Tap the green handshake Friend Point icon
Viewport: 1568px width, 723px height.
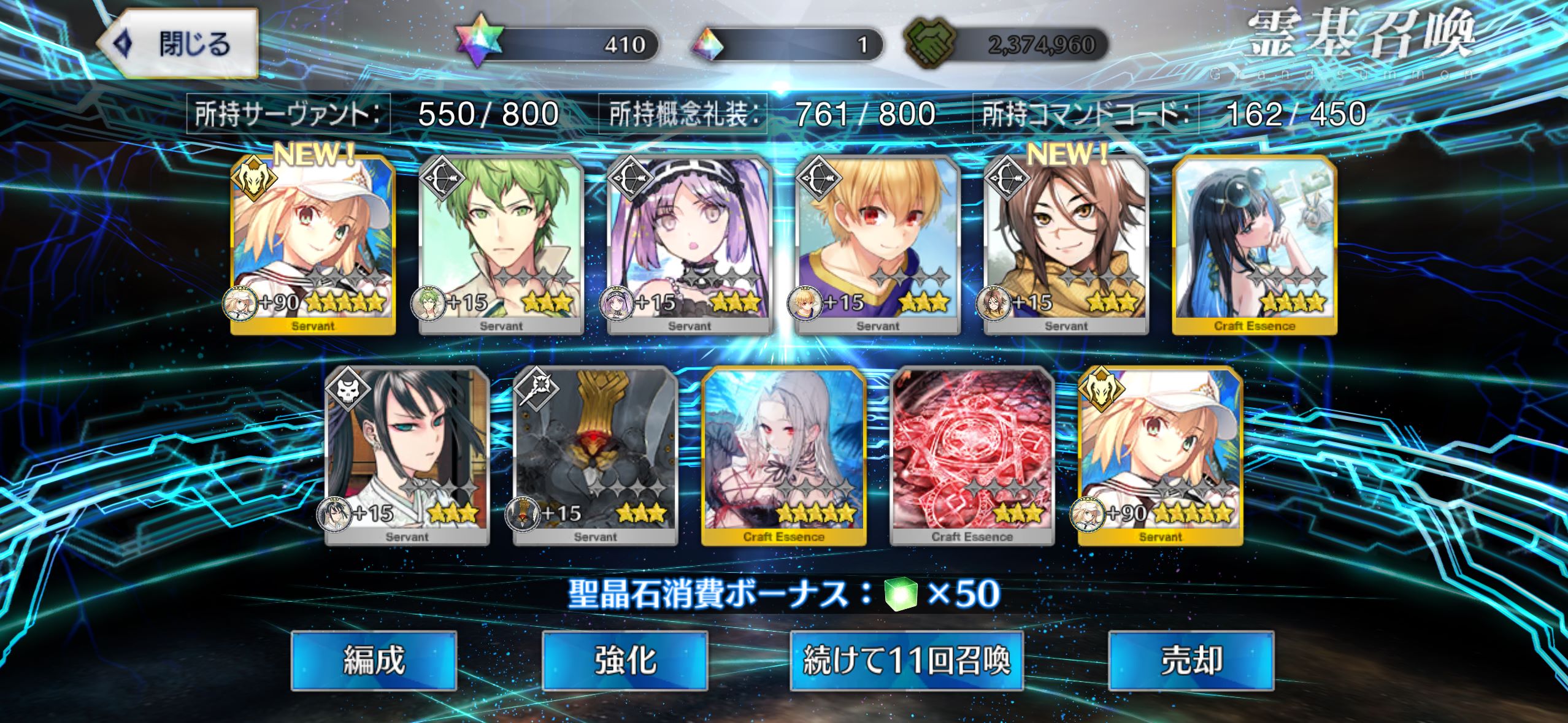[x=929, y=45]
